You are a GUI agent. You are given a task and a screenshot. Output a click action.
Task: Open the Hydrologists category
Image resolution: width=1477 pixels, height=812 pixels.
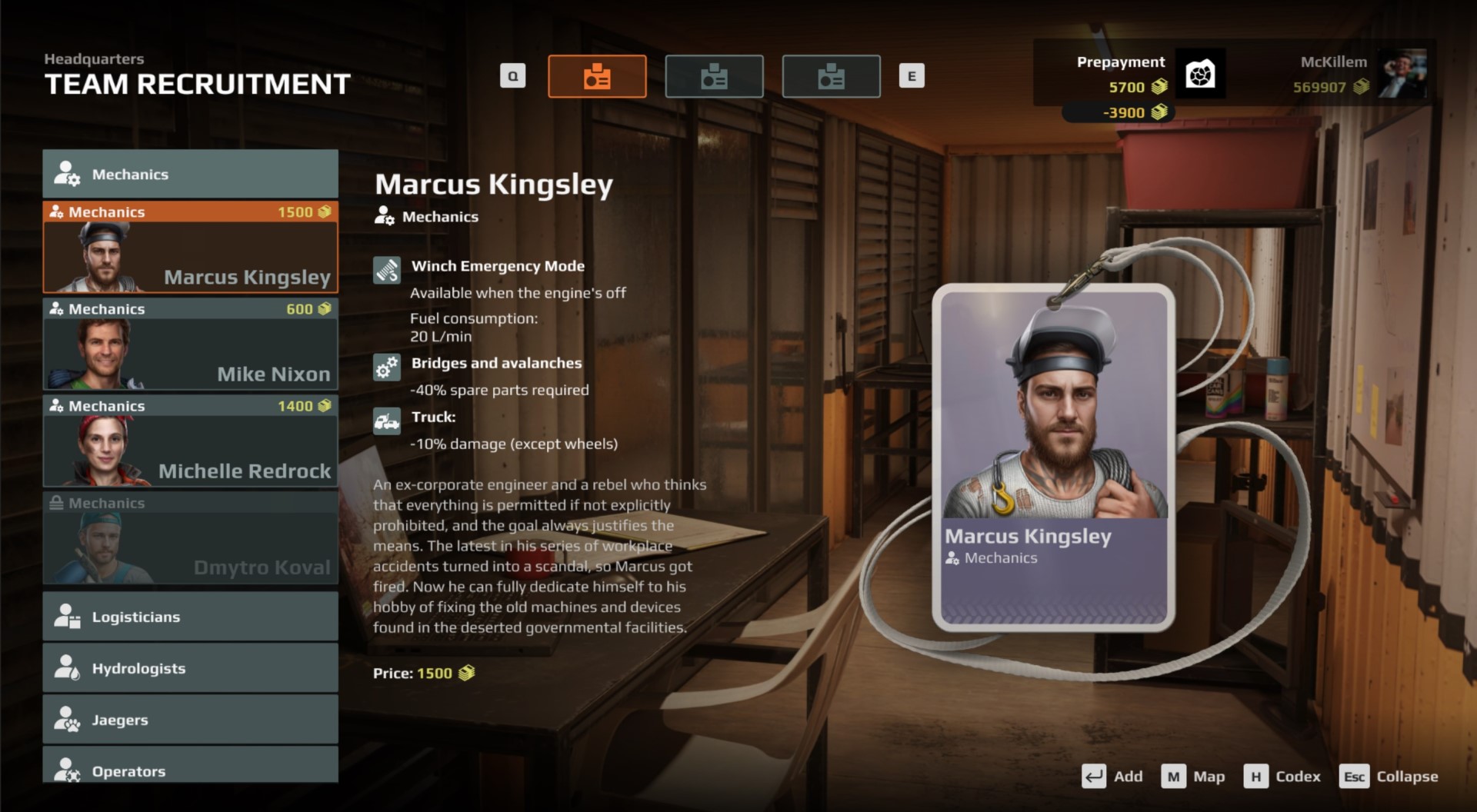(190, 668)
